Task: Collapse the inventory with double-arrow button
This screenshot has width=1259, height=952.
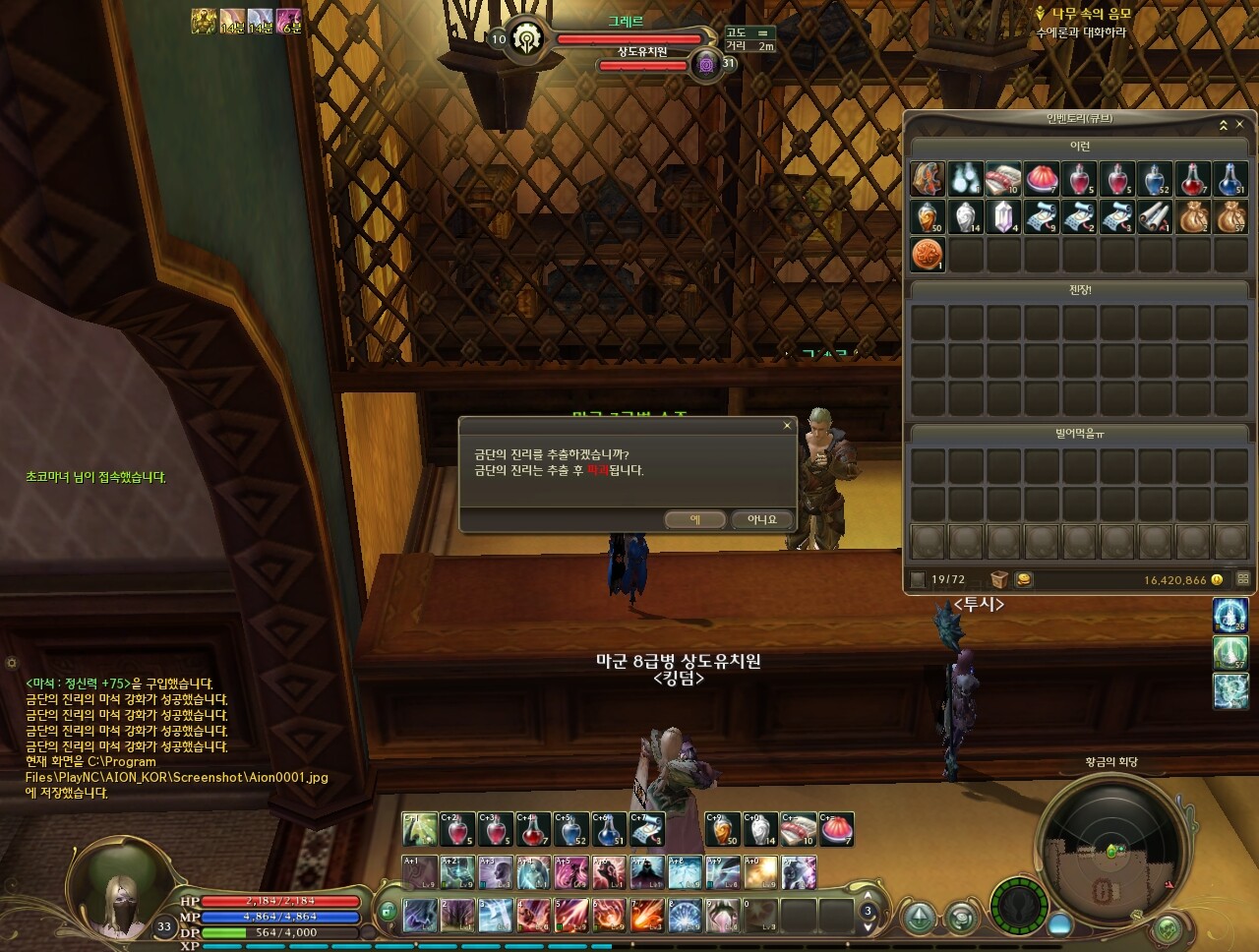Action: tap(1224, 125)
